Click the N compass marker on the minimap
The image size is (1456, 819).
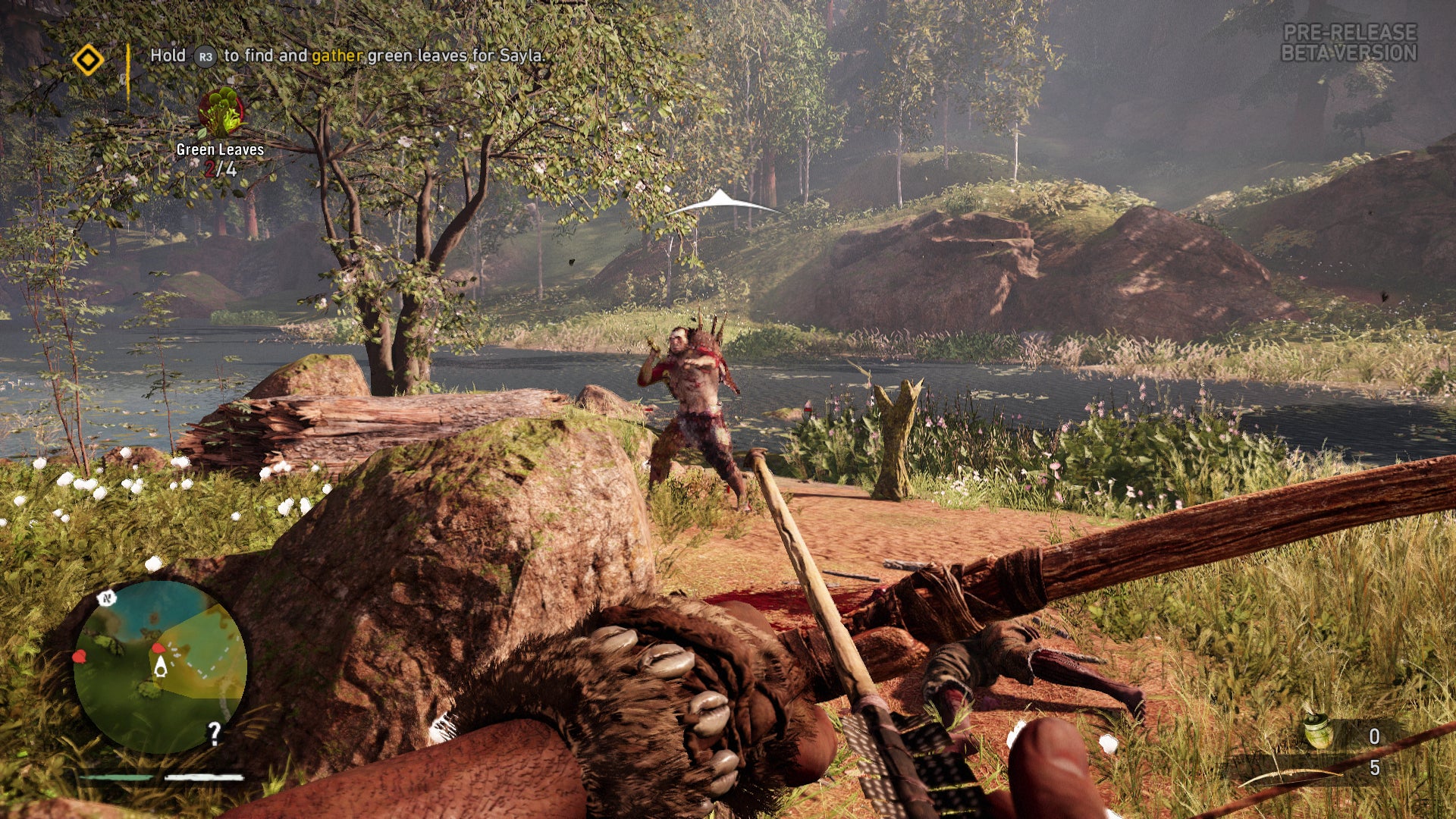[105, 599]
